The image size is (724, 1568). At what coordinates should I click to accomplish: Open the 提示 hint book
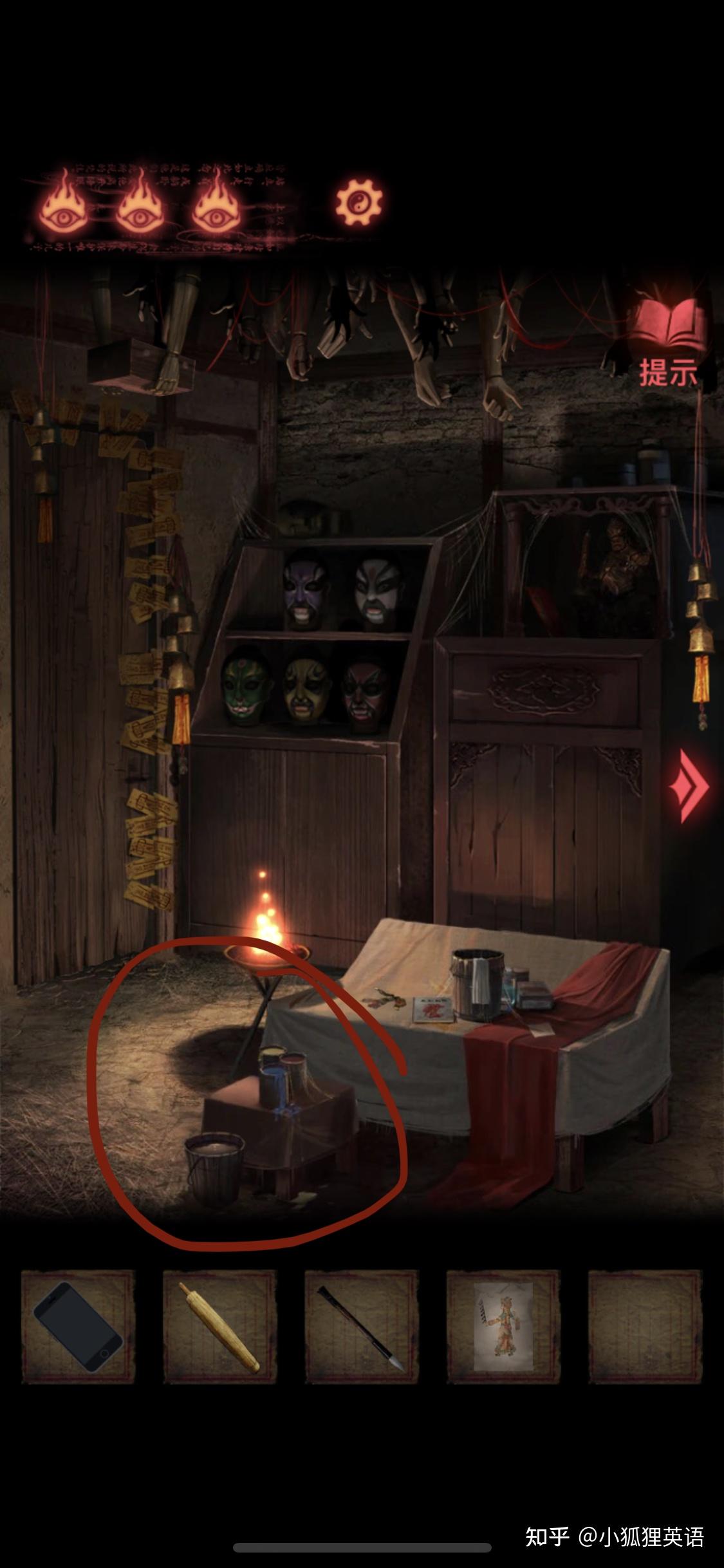pyautogui.click(x=667, y=342)
